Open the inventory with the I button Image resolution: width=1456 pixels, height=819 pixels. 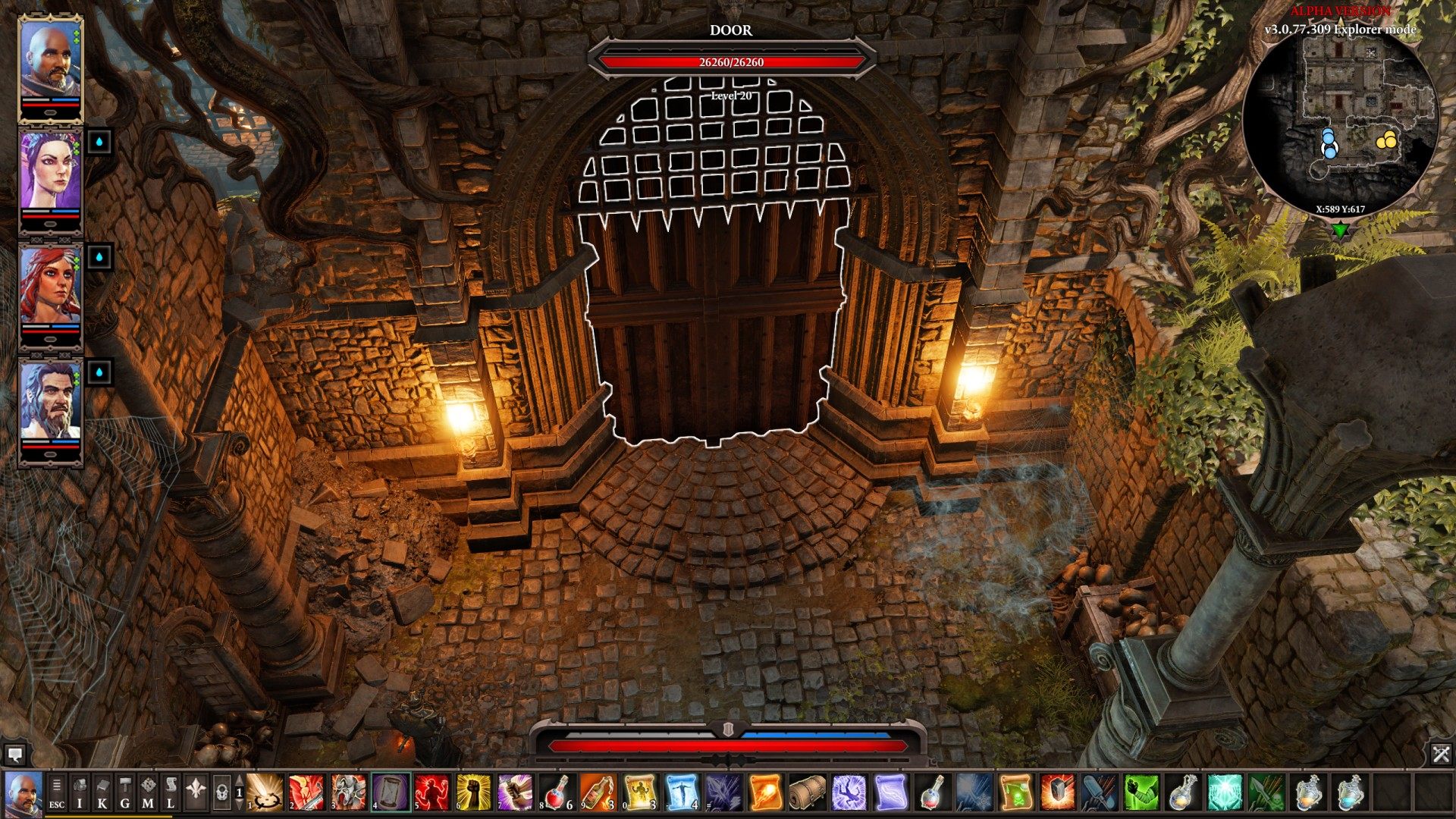coord(80,792)
